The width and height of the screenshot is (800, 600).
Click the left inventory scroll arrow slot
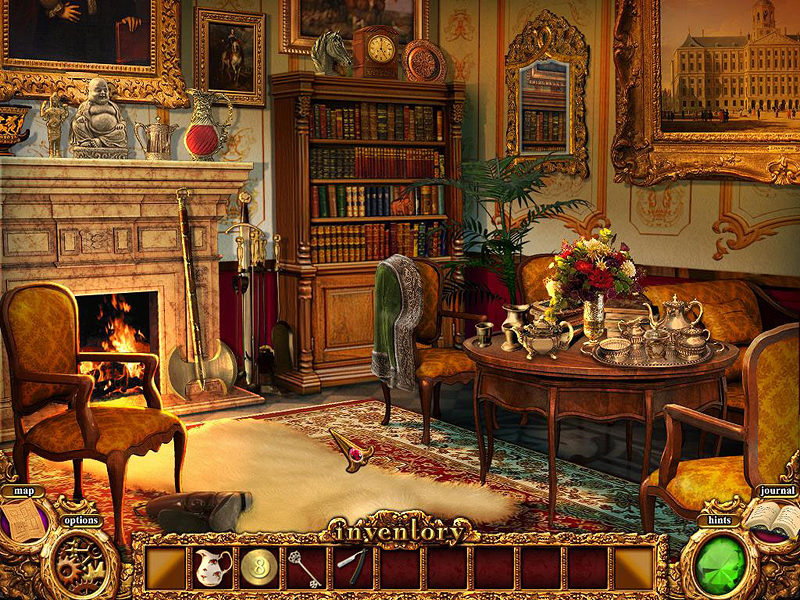click(166, 568)
